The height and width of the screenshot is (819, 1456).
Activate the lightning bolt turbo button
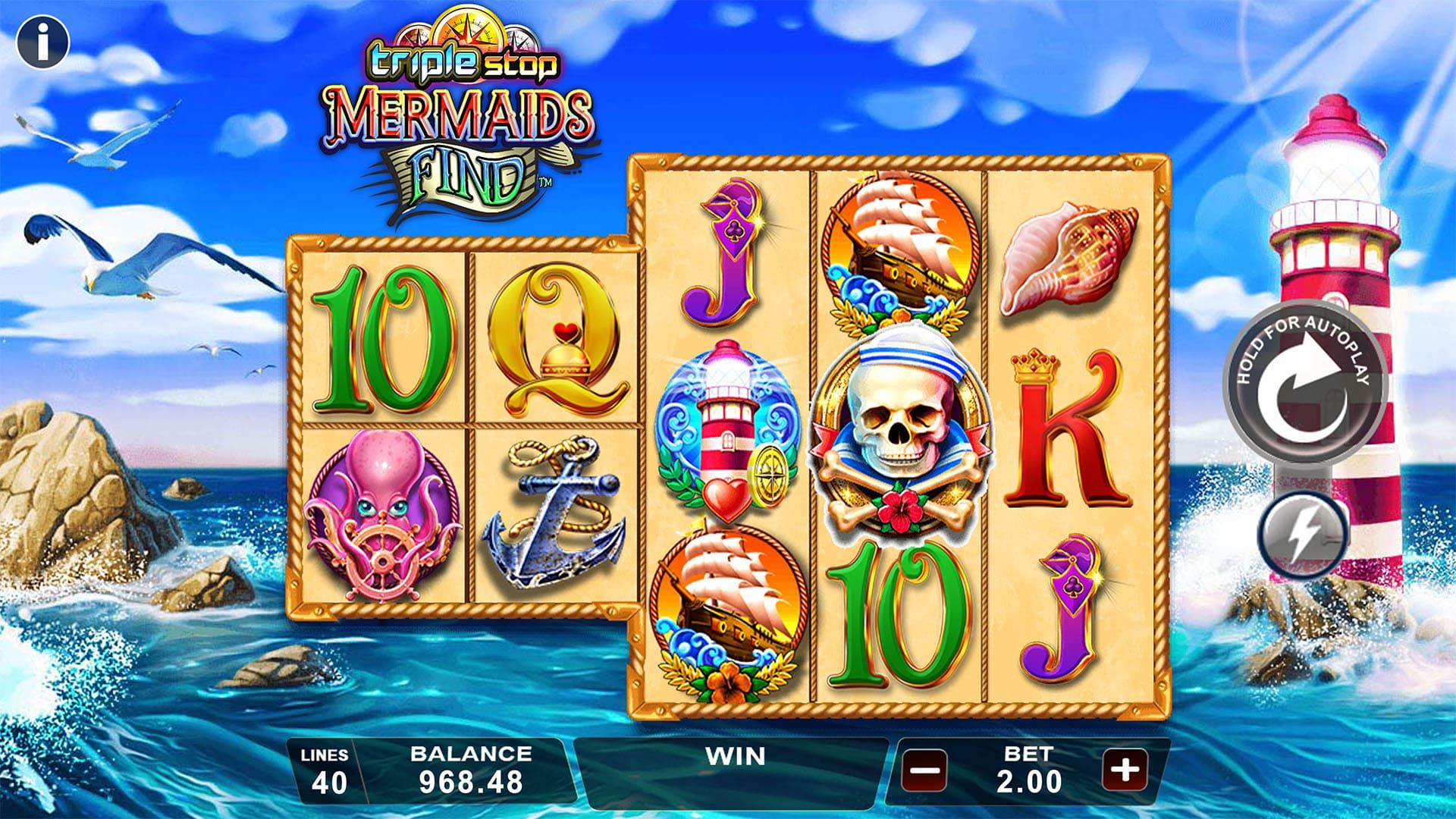tap(1301, 533)
